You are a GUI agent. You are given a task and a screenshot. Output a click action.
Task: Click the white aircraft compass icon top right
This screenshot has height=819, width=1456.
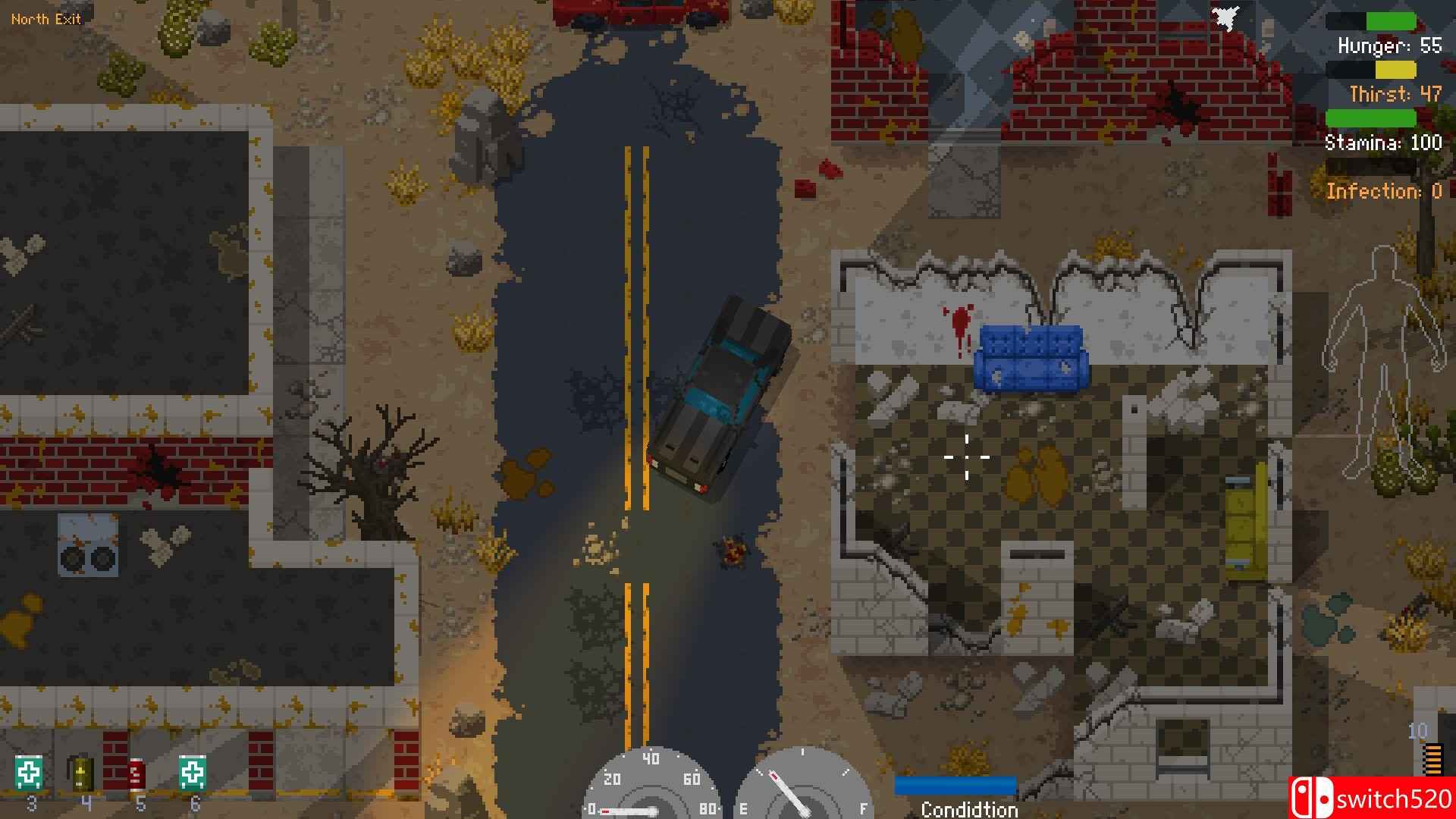(1224, 19)
